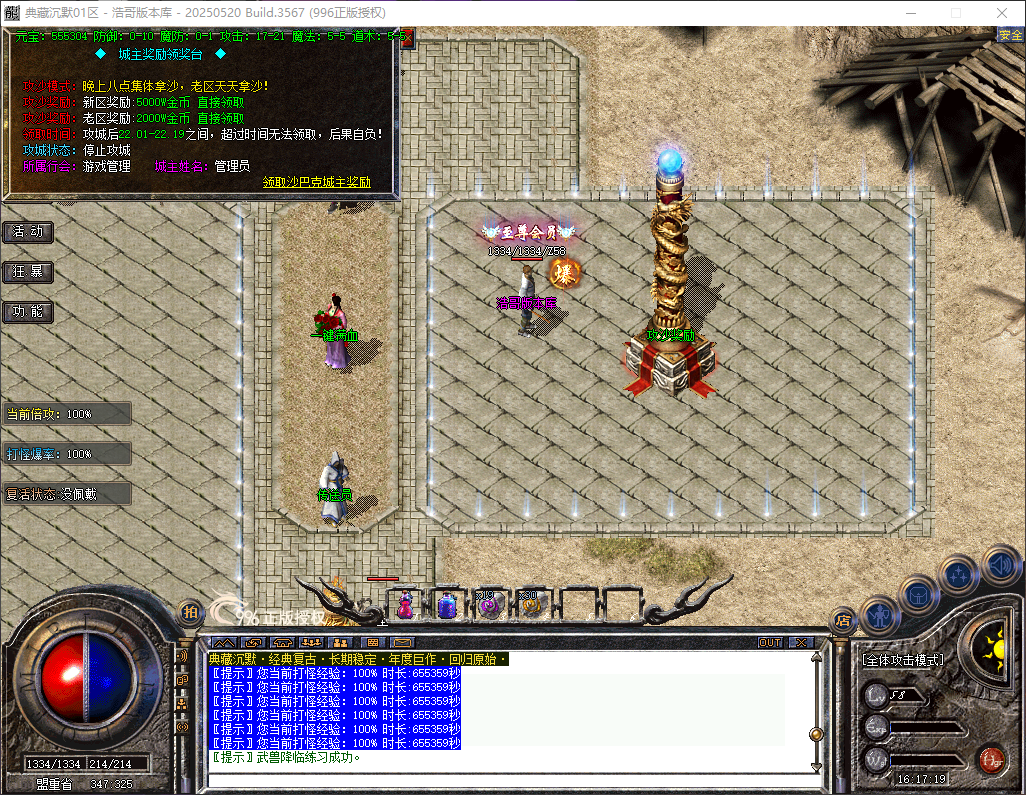Screen dimensions: 1026x795
Task: Toggle the 全体攻击模式 attack mode label
Action: (x=903, y=660)
